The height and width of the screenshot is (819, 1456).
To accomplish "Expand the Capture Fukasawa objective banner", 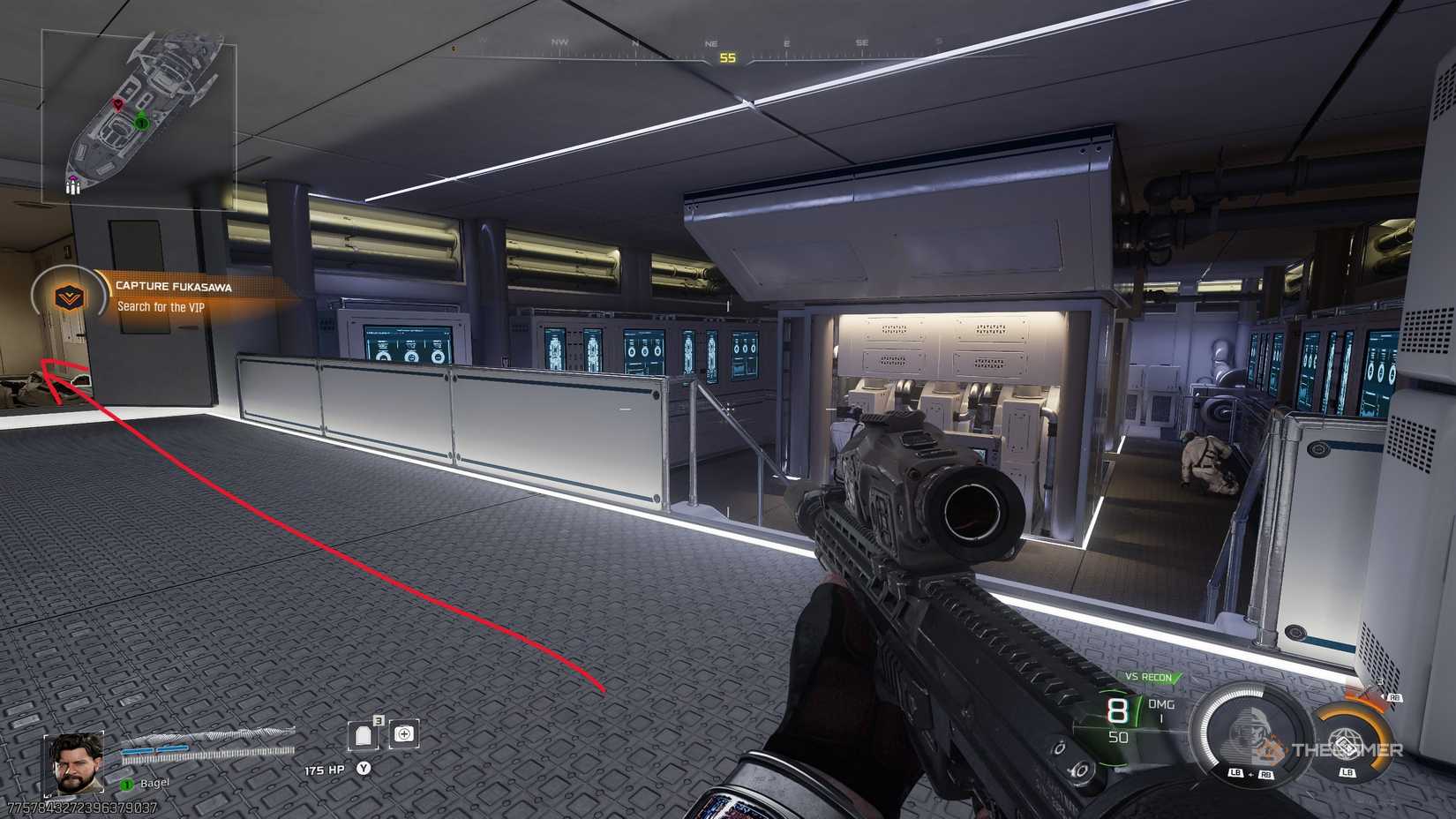I will pyautogui.click(x=174, y=287).
